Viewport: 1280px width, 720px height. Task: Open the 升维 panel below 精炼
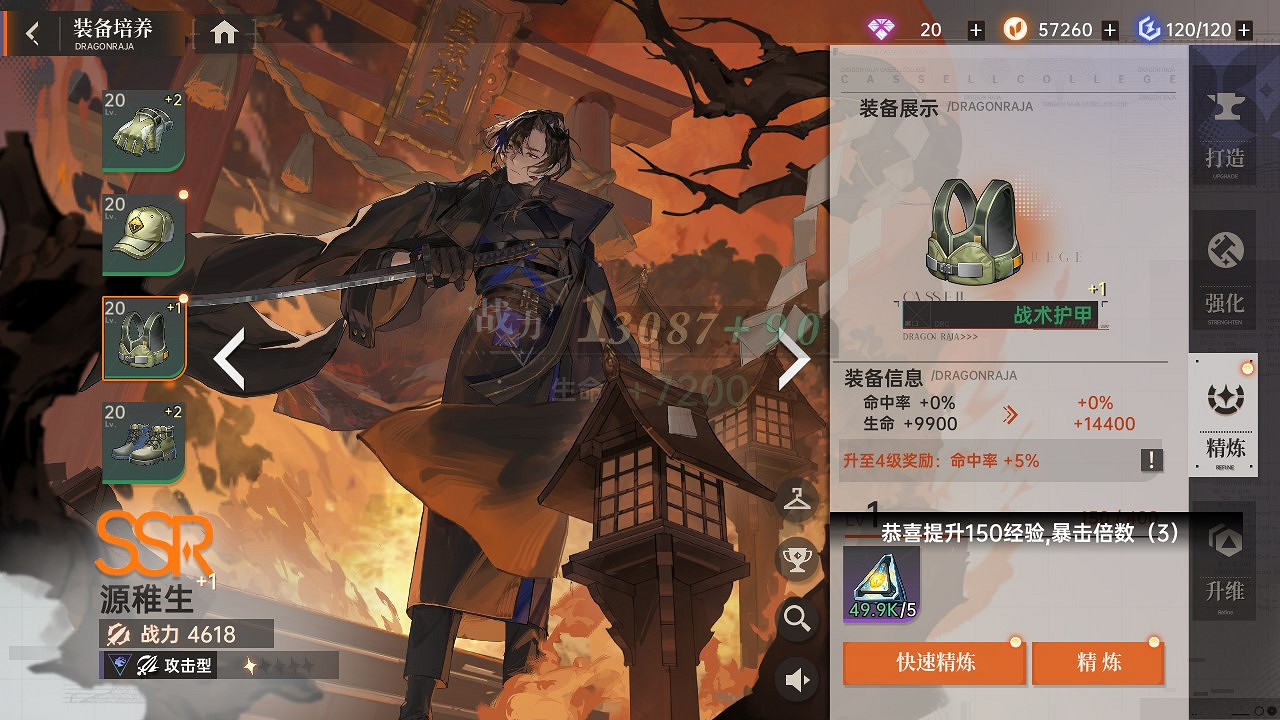[1224, 568]
